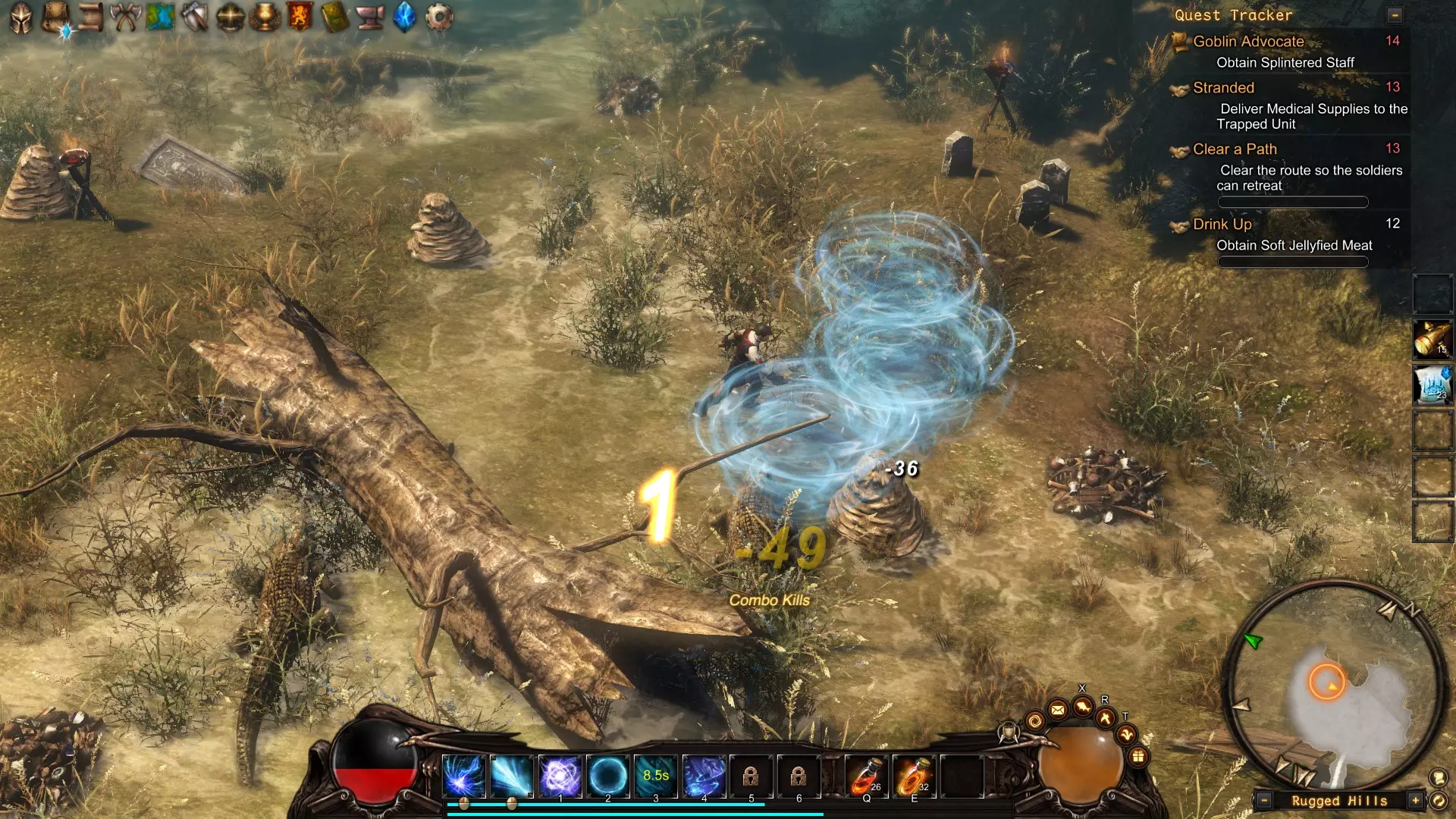1456x819 pixels.
Task: Open the mail envelope icon
Action: pyautogui.click(x=1057, y=710)
